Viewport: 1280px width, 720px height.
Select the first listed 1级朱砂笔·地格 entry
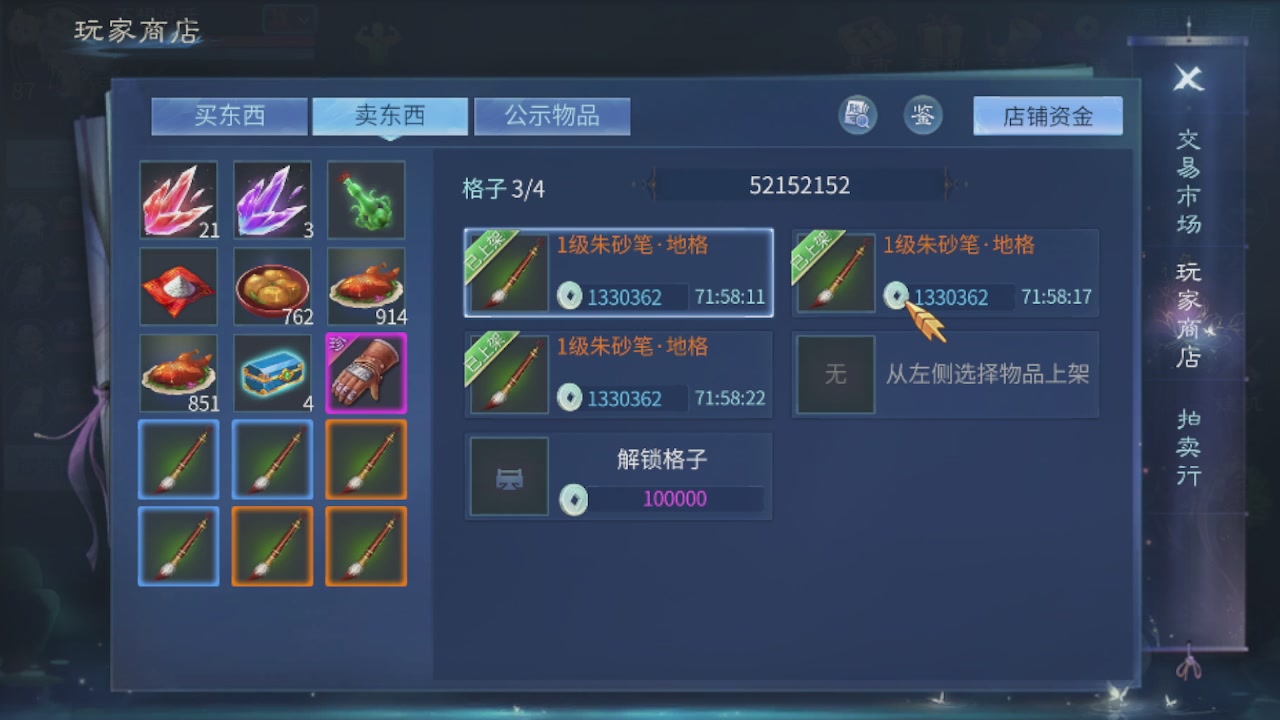point(617,271)
